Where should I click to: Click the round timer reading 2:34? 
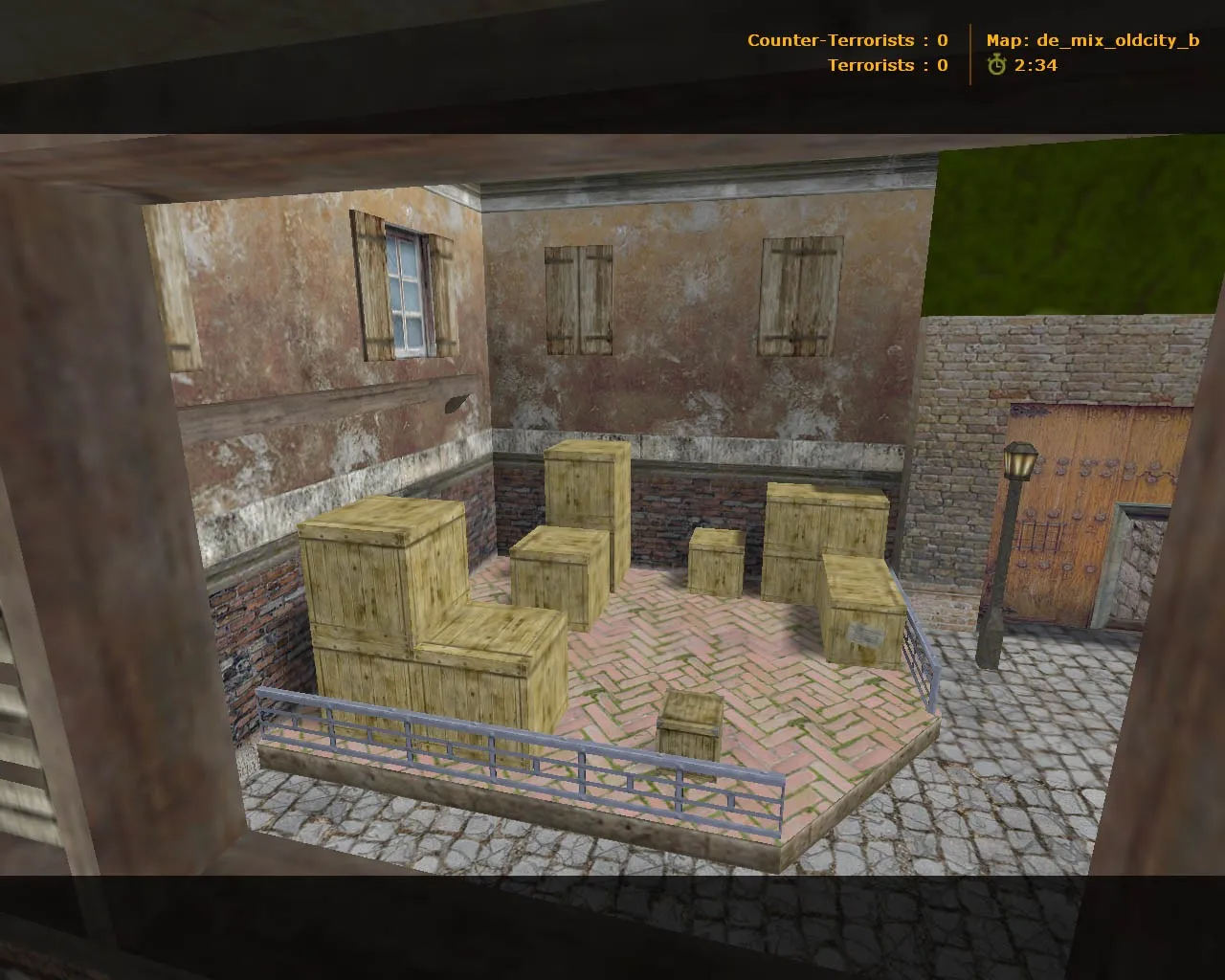[x=1037, y=66]
